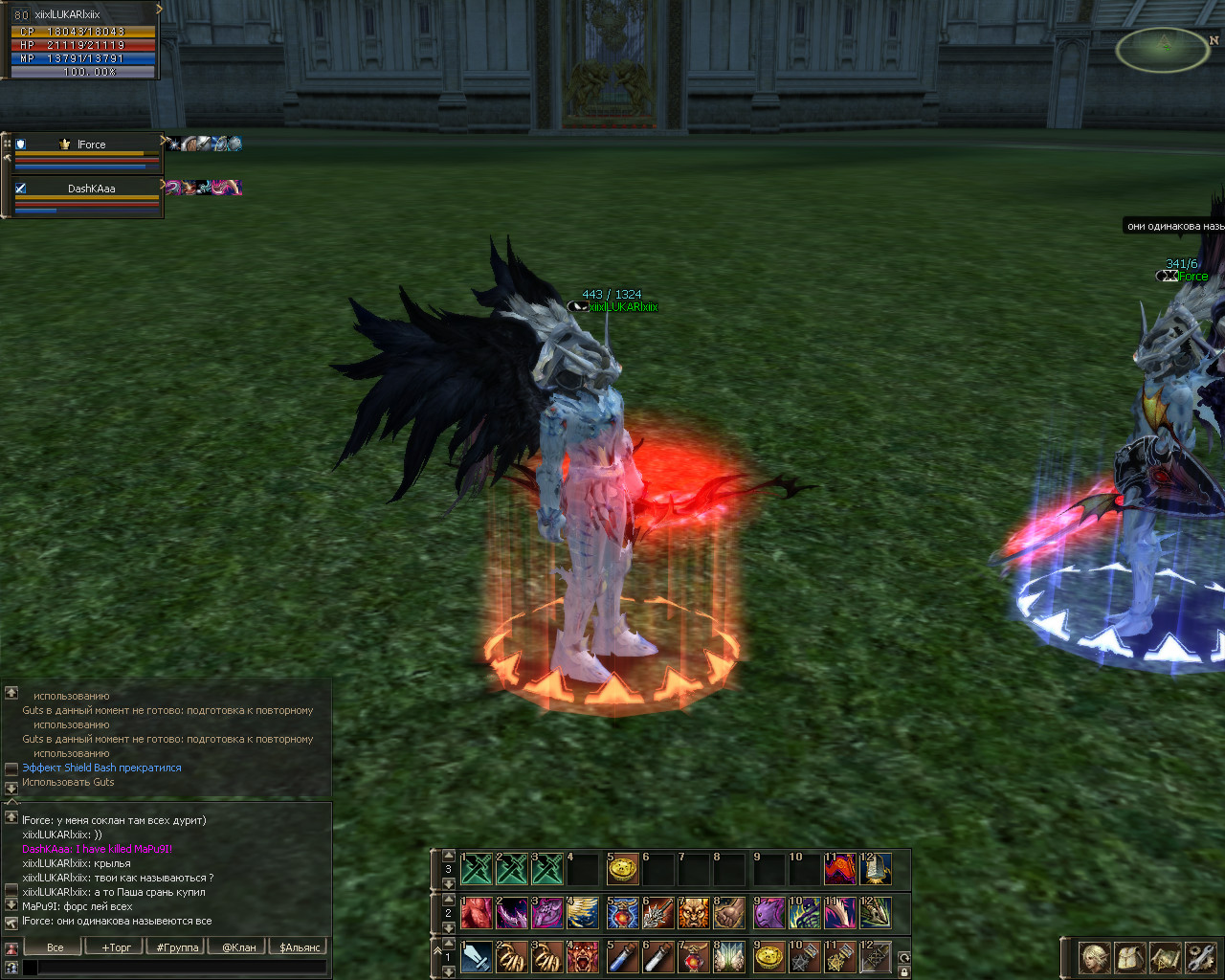Screen dimensions: 1225x980
Task: Use the sword attack hotbar slot
Action: click(476, 957)
